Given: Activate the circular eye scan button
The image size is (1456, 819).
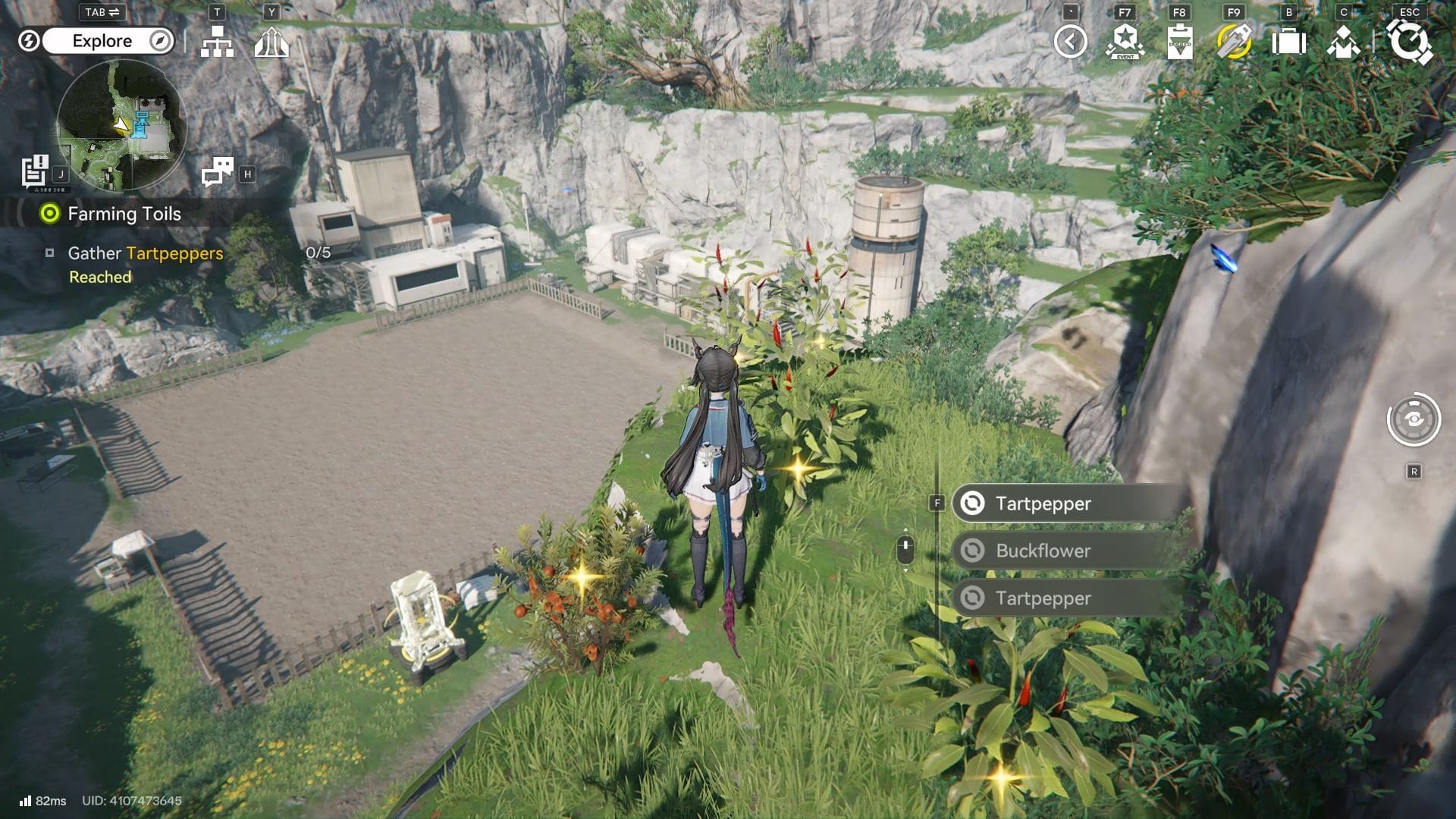Looking at the screenshot, I should (x=1414, y=419).
